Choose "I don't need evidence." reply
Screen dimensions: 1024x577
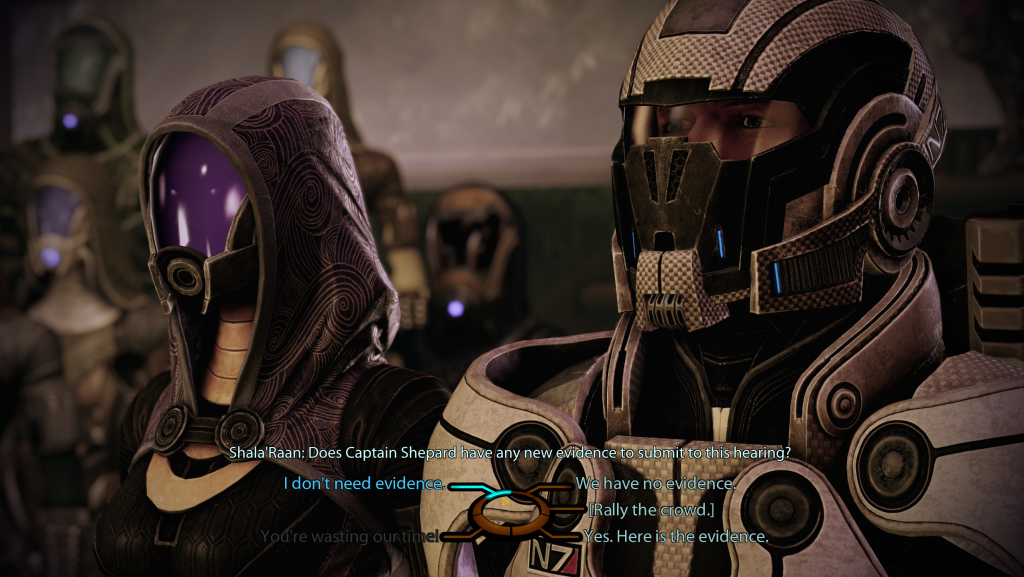coord(364,484)
